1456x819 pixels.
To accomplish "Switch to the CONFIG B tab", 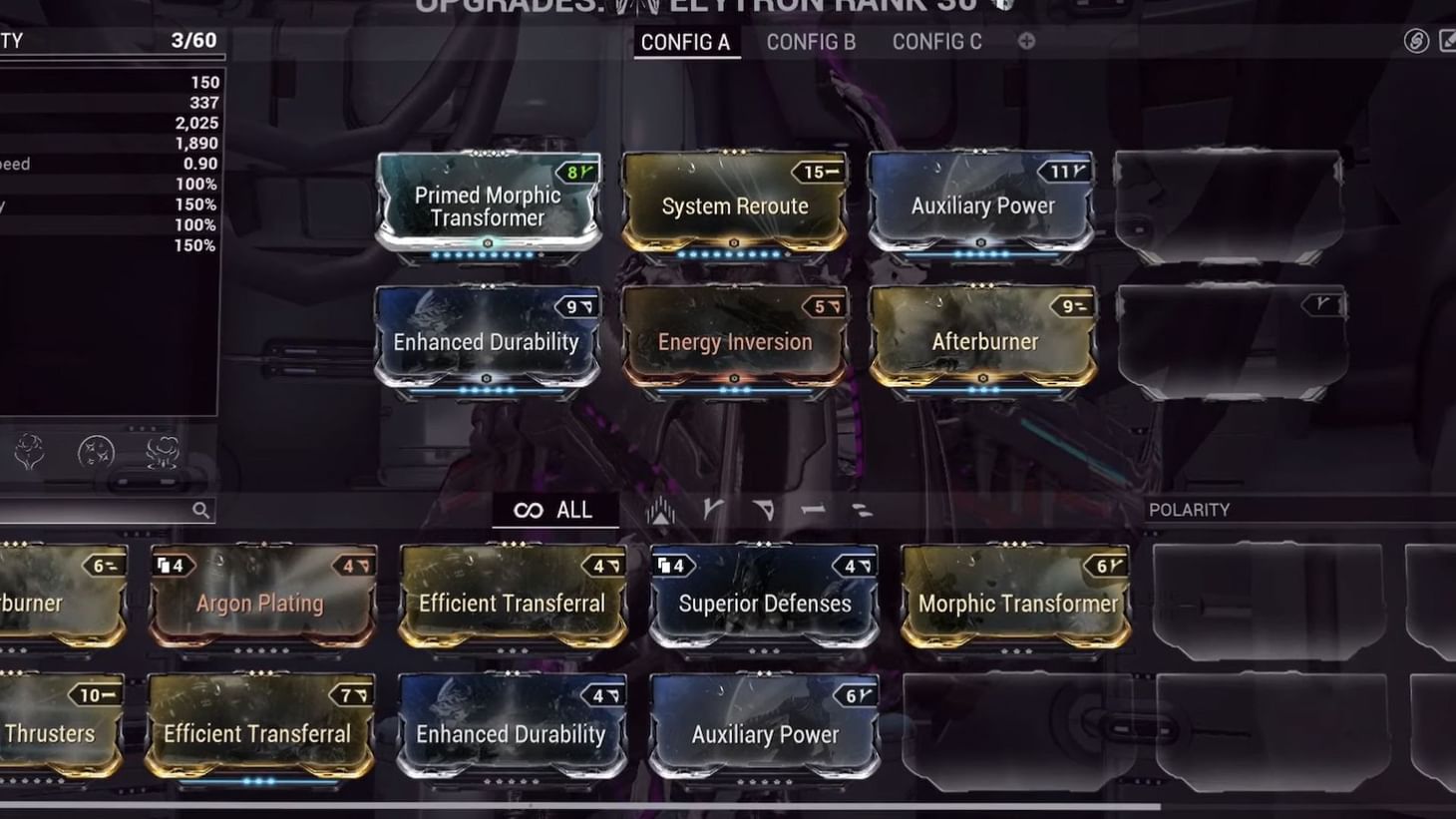I will coord(810,42).
